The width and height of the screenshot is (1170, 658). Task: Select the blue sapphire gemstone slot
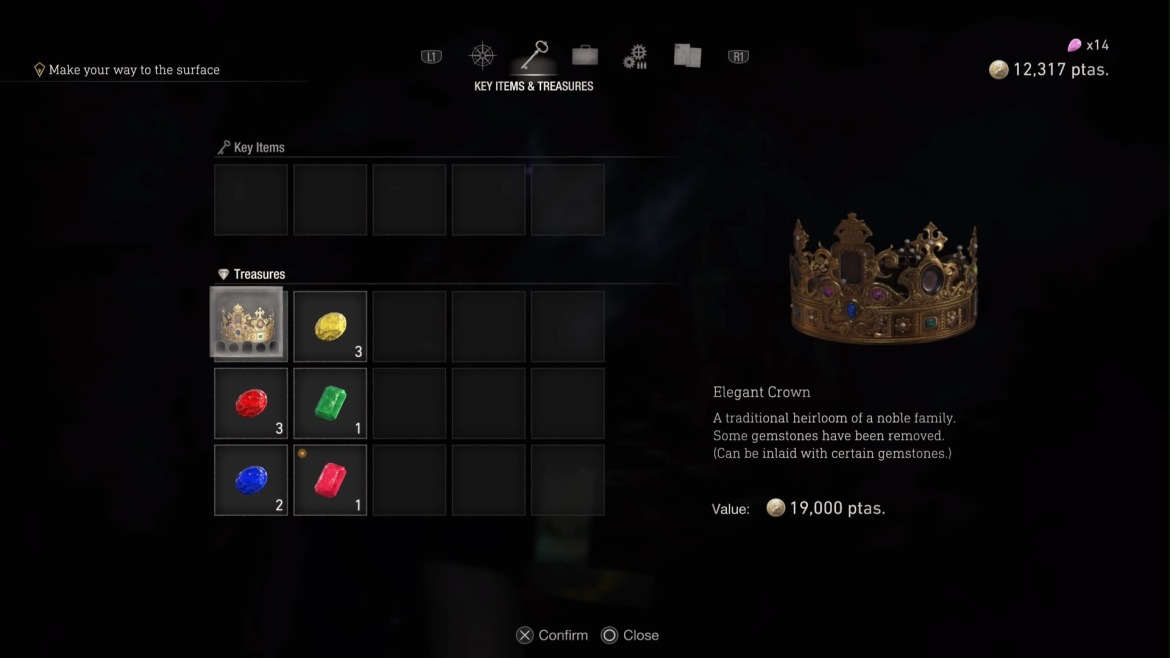251,481
